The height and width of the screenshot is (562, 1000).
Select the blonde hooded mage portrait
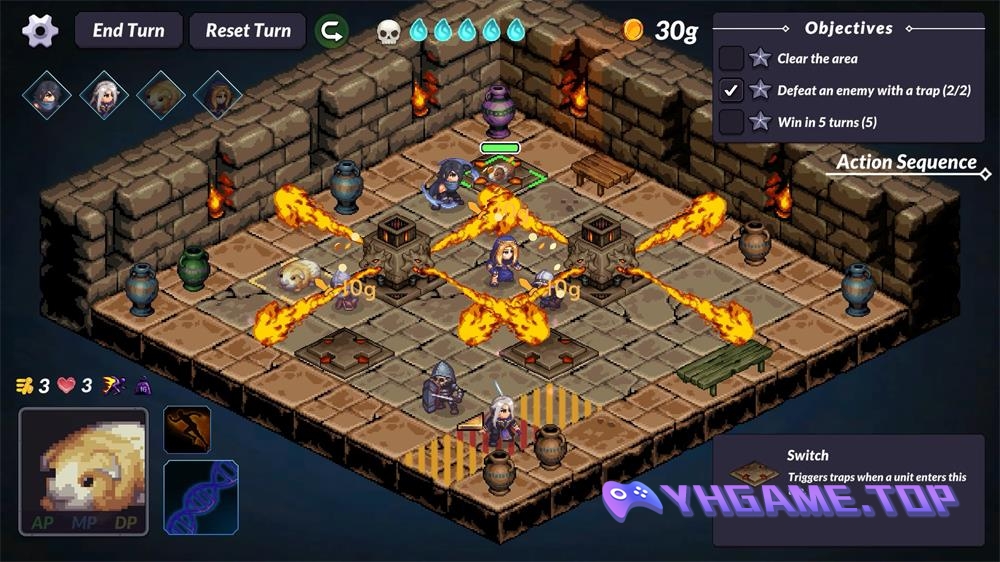coord(217,95)
